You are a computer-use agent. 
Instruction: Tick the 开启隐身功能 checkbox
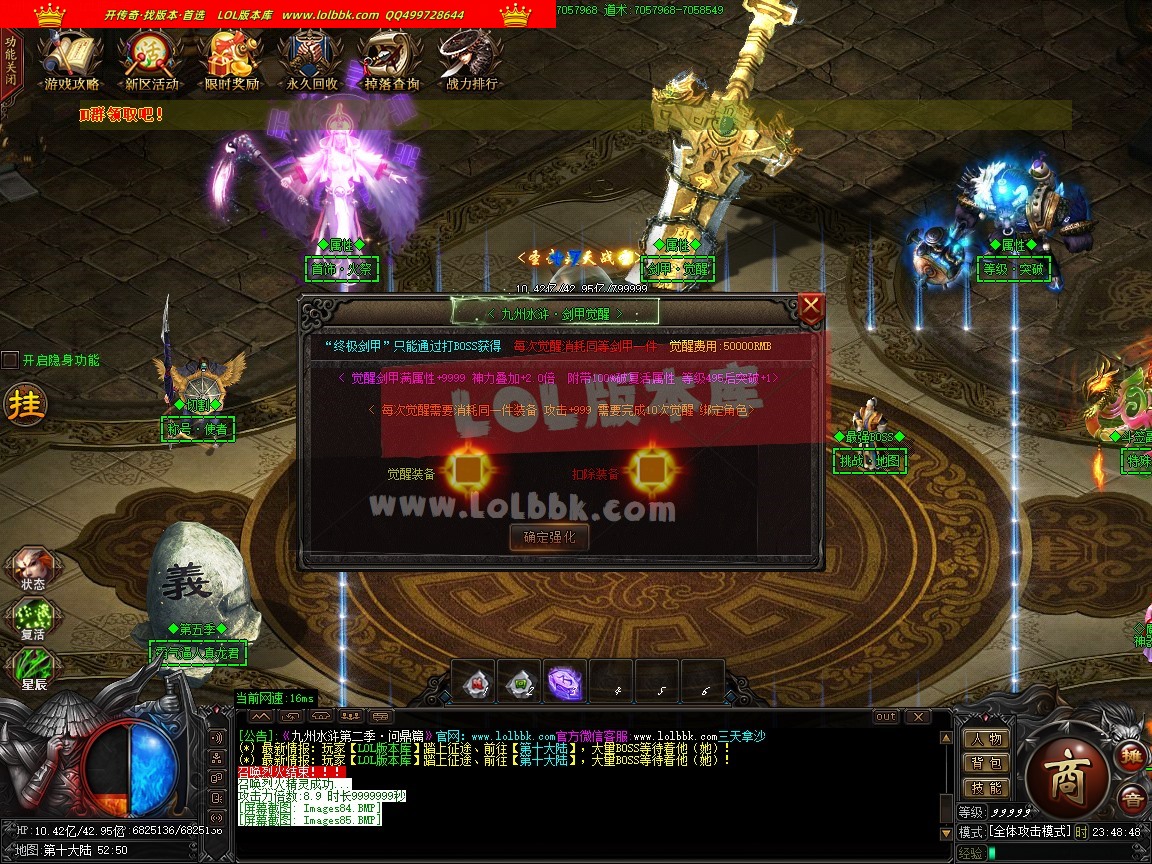pos(10,360)
